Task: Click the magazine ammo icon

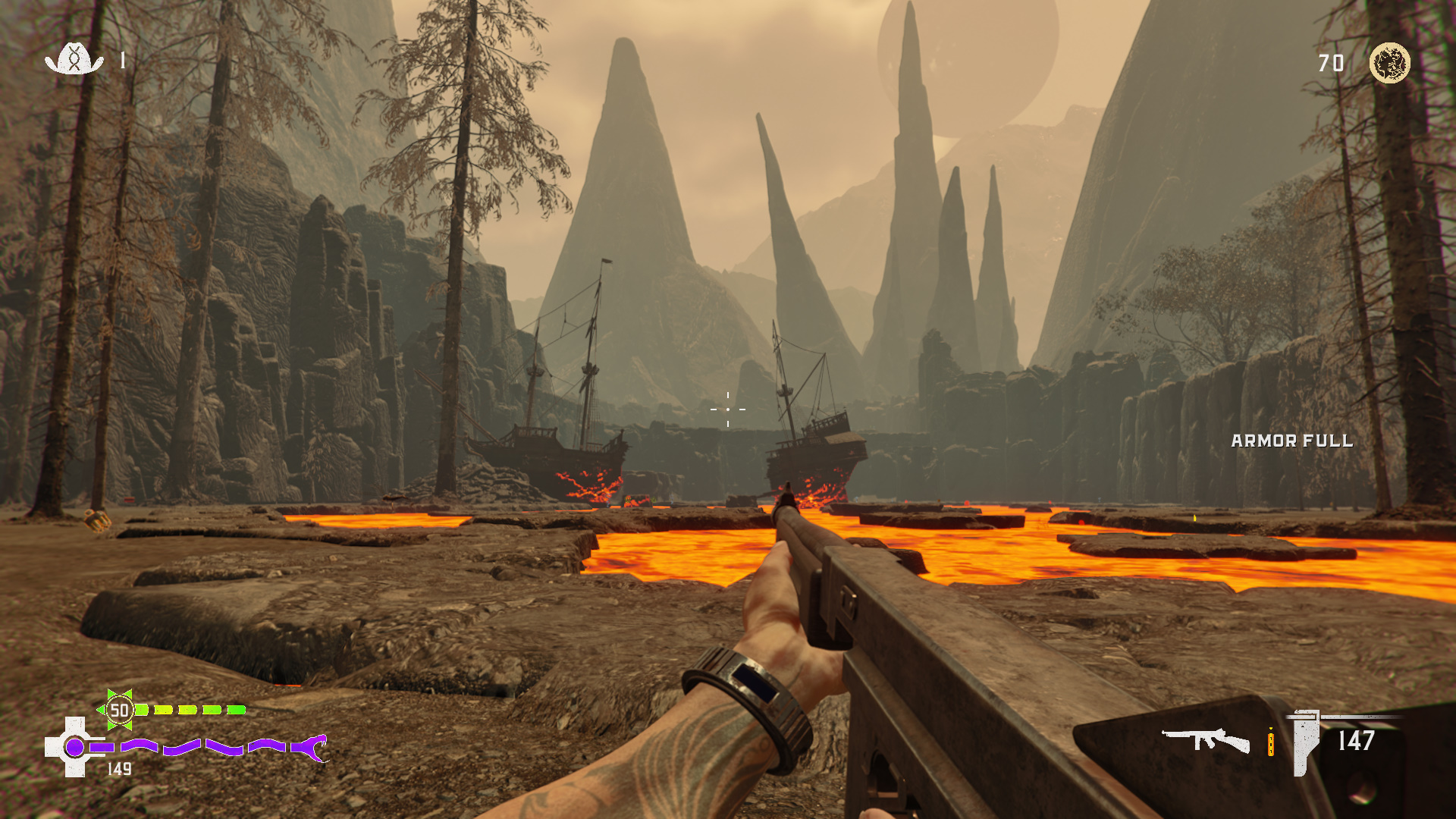Action: 1305,742
